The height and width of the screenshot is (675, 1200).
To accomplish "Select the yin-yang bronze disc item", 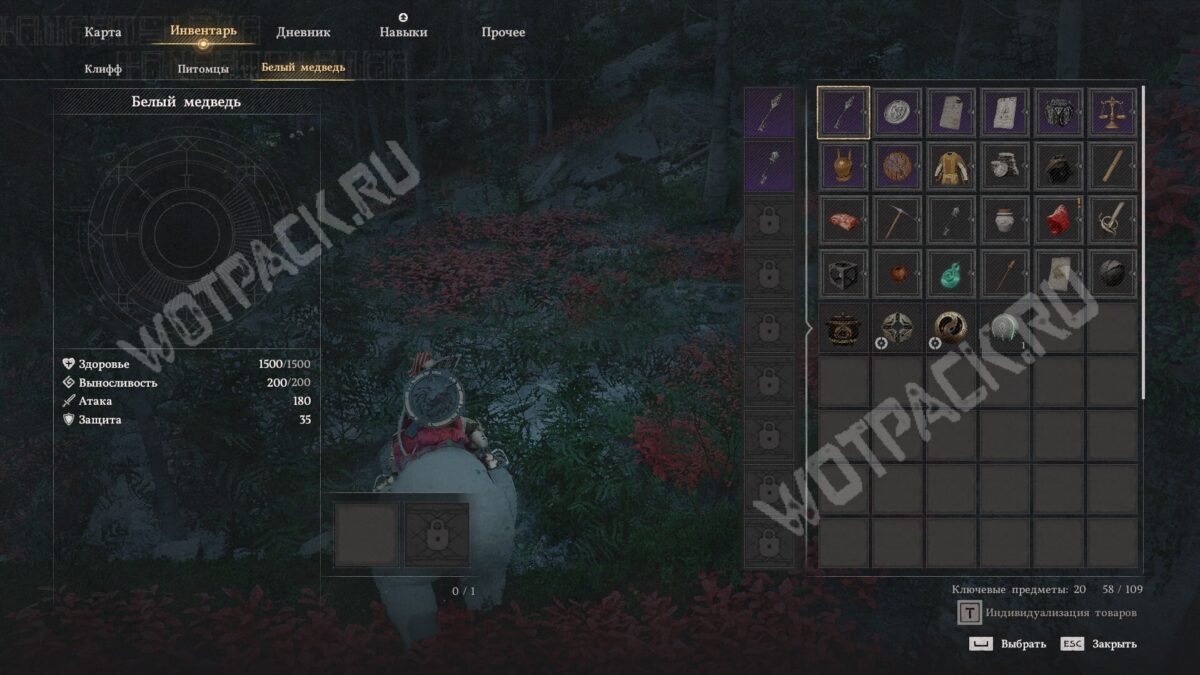I will (951, 328).
